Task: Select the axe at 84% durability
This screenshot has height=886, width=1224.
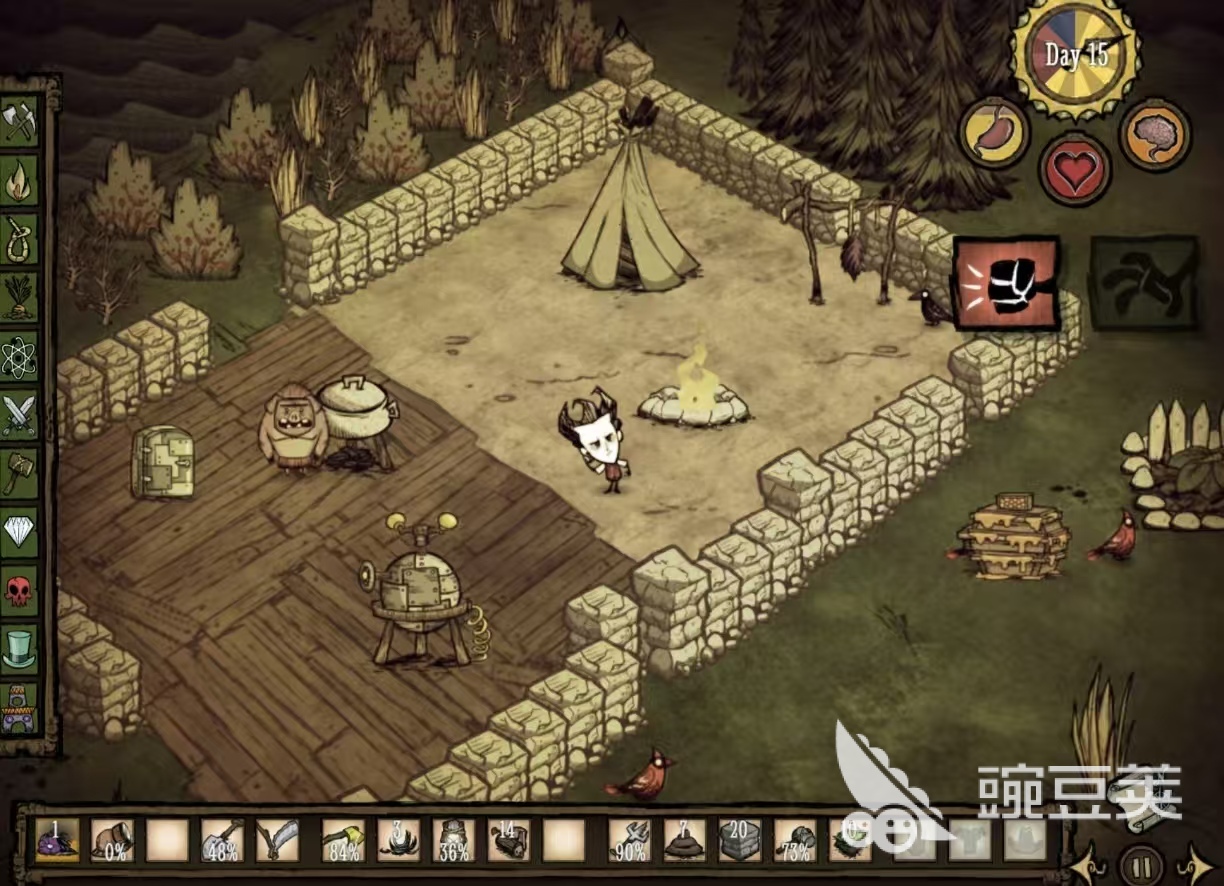Action: [x=342, y=840]
